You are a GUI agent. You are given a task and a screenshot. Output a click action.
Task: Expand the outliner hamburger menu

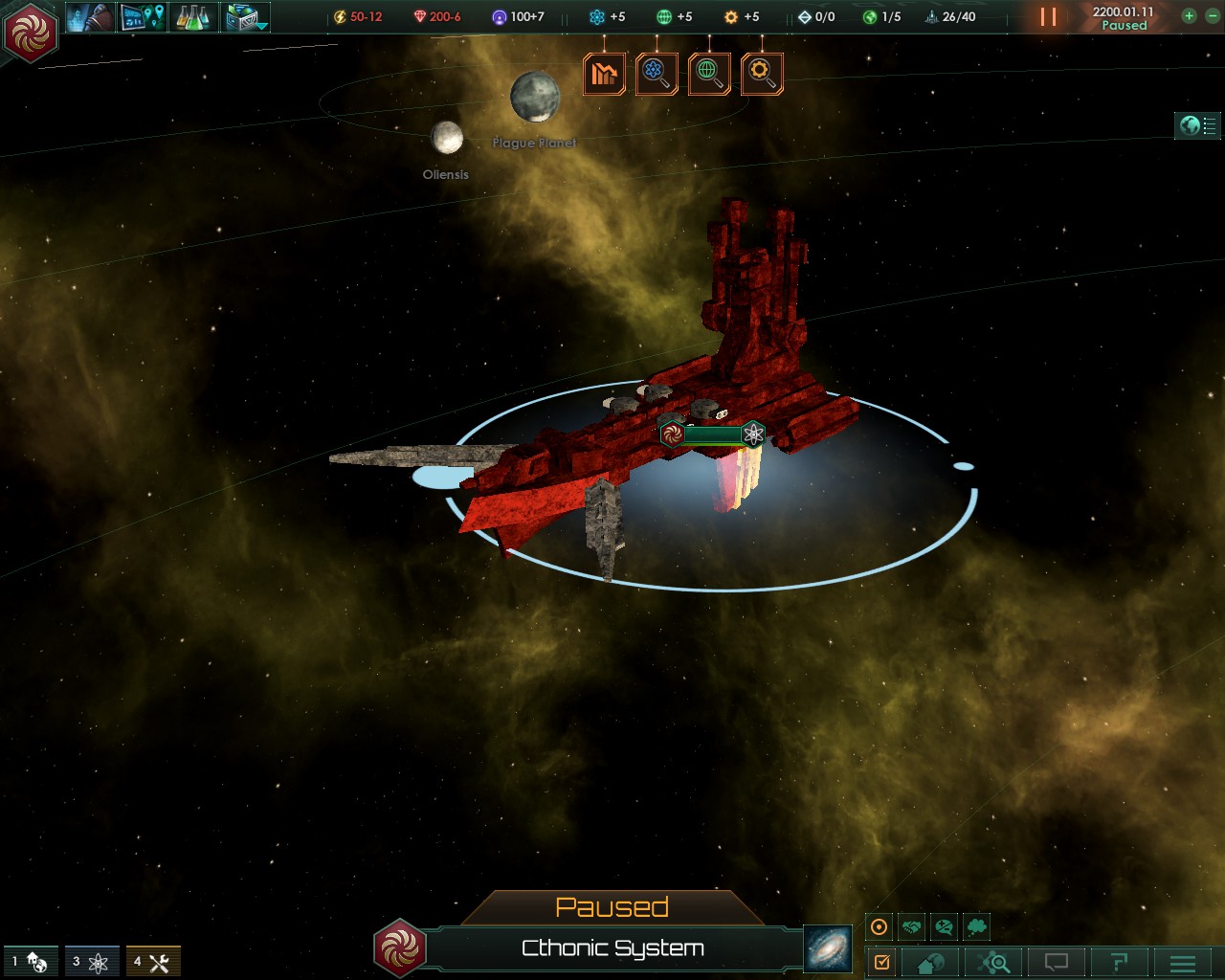tap(1181, 962)
